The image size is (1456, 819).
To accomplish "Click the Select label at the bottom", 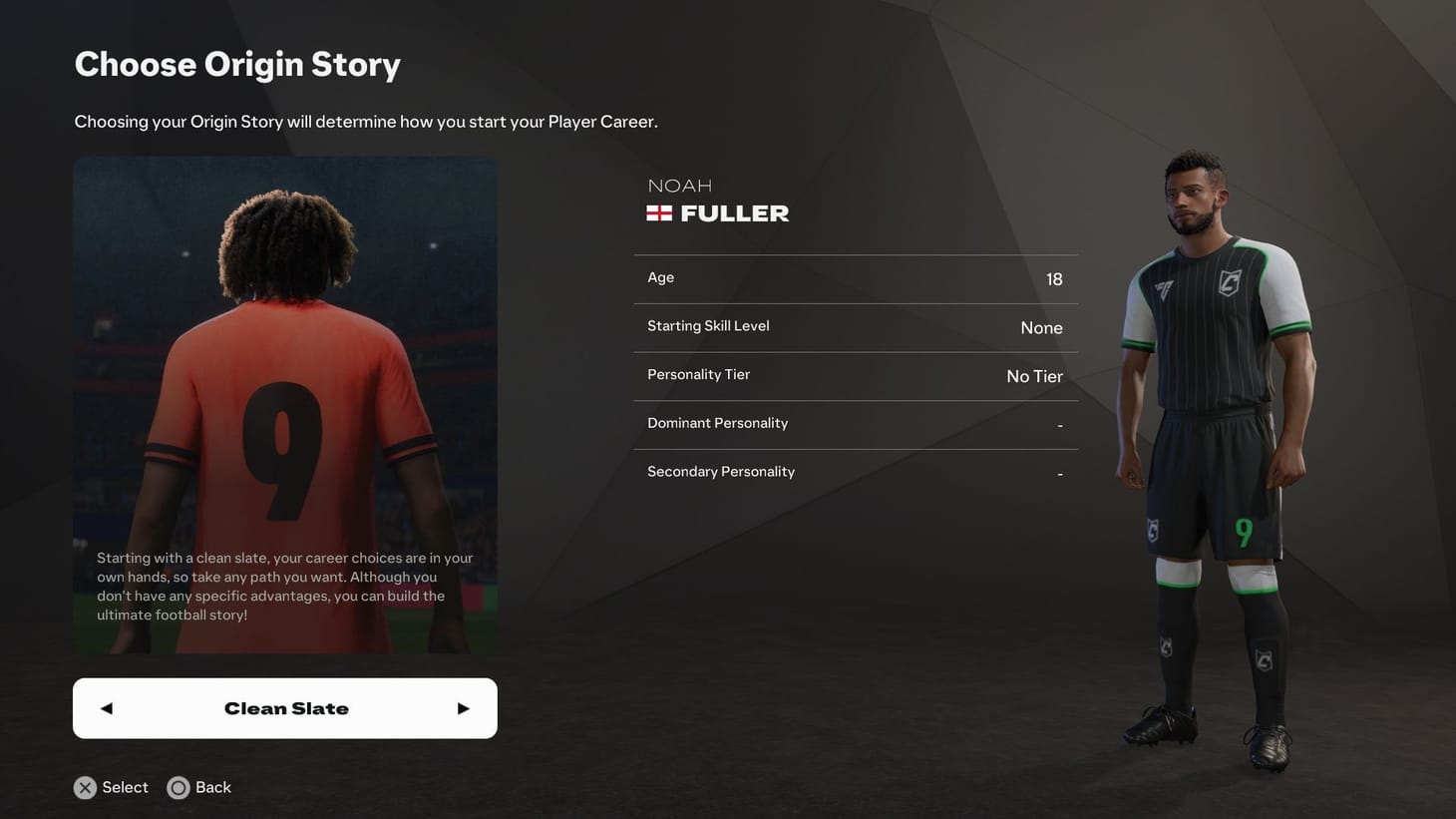I will (x=125, y=787).
